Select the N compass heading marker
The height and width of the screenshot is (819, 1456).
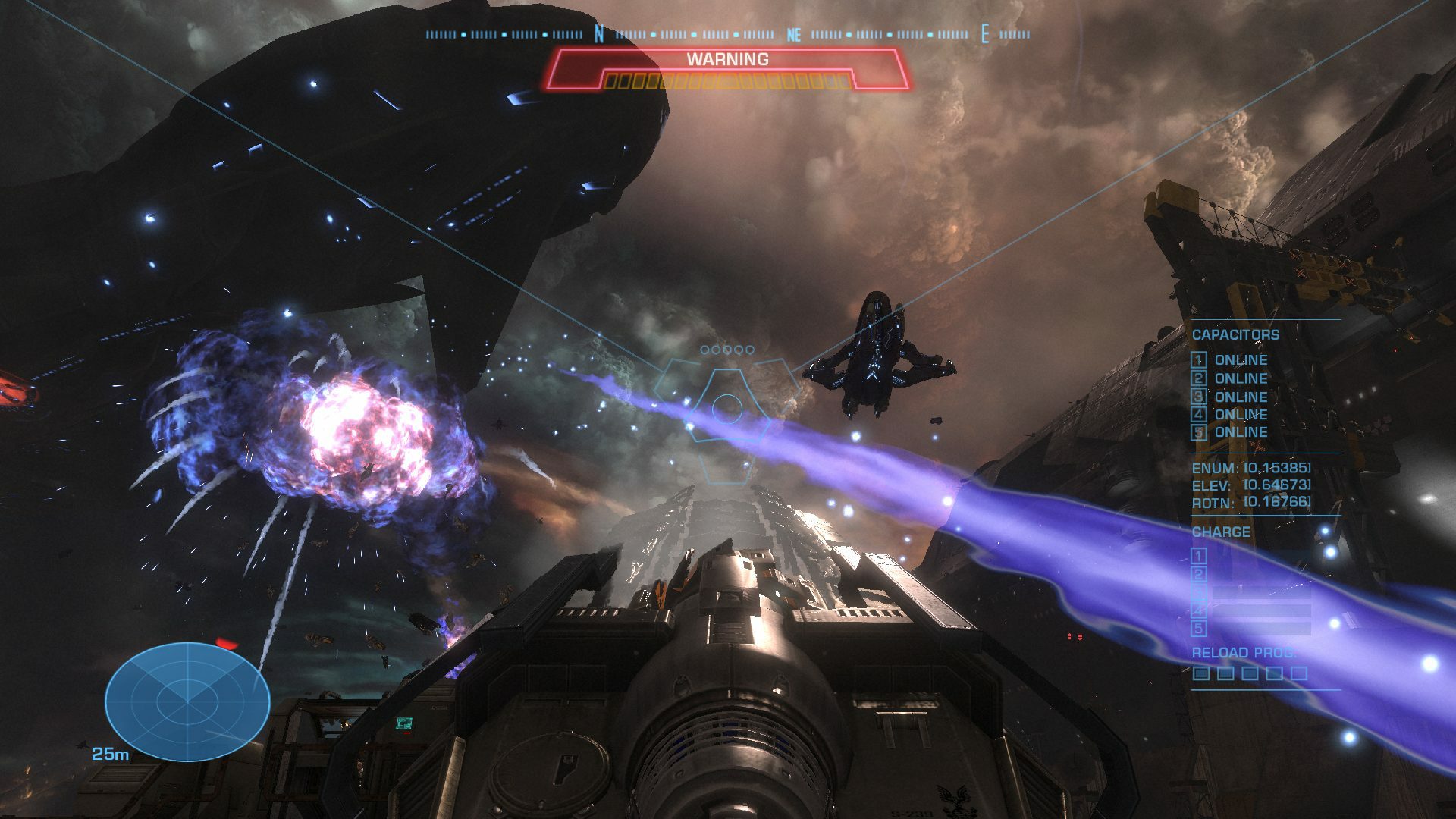click(598, 33)
